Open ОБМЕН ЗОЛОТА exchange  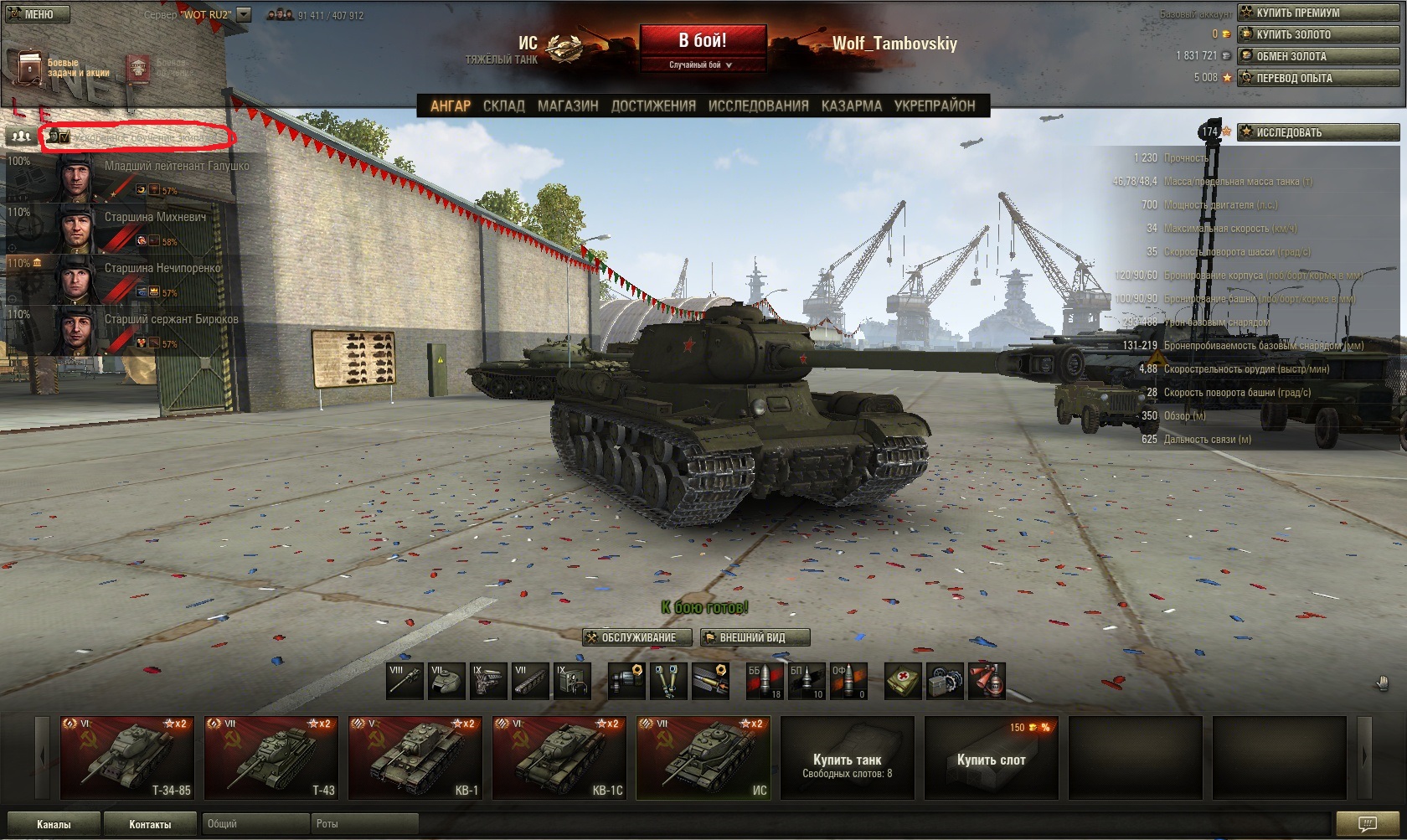pos(1317,56)
